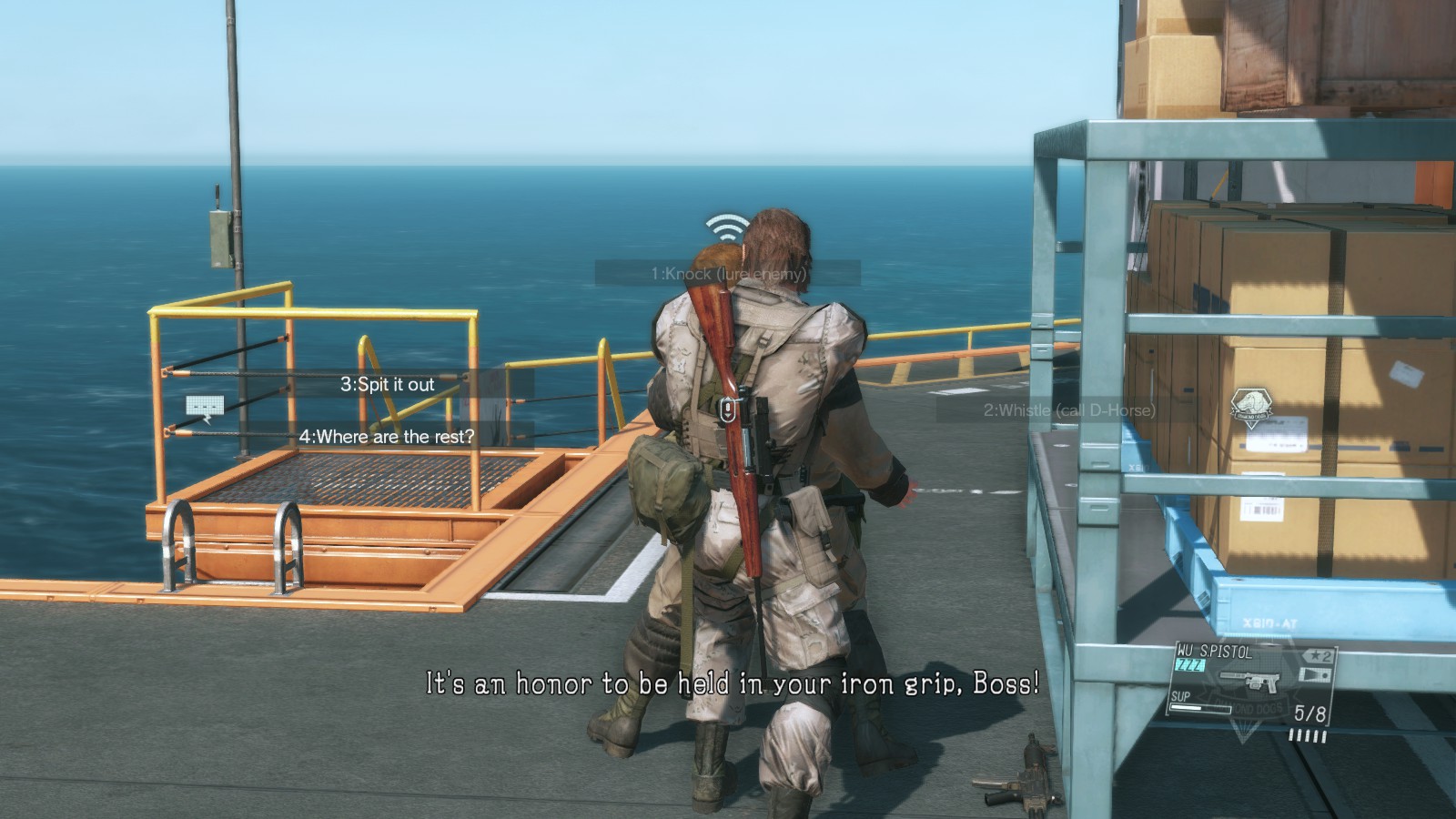This screenshot has width=1456, height=819.
Task: Choose the 'Spit it out' interrogation option
Action: 388,384
